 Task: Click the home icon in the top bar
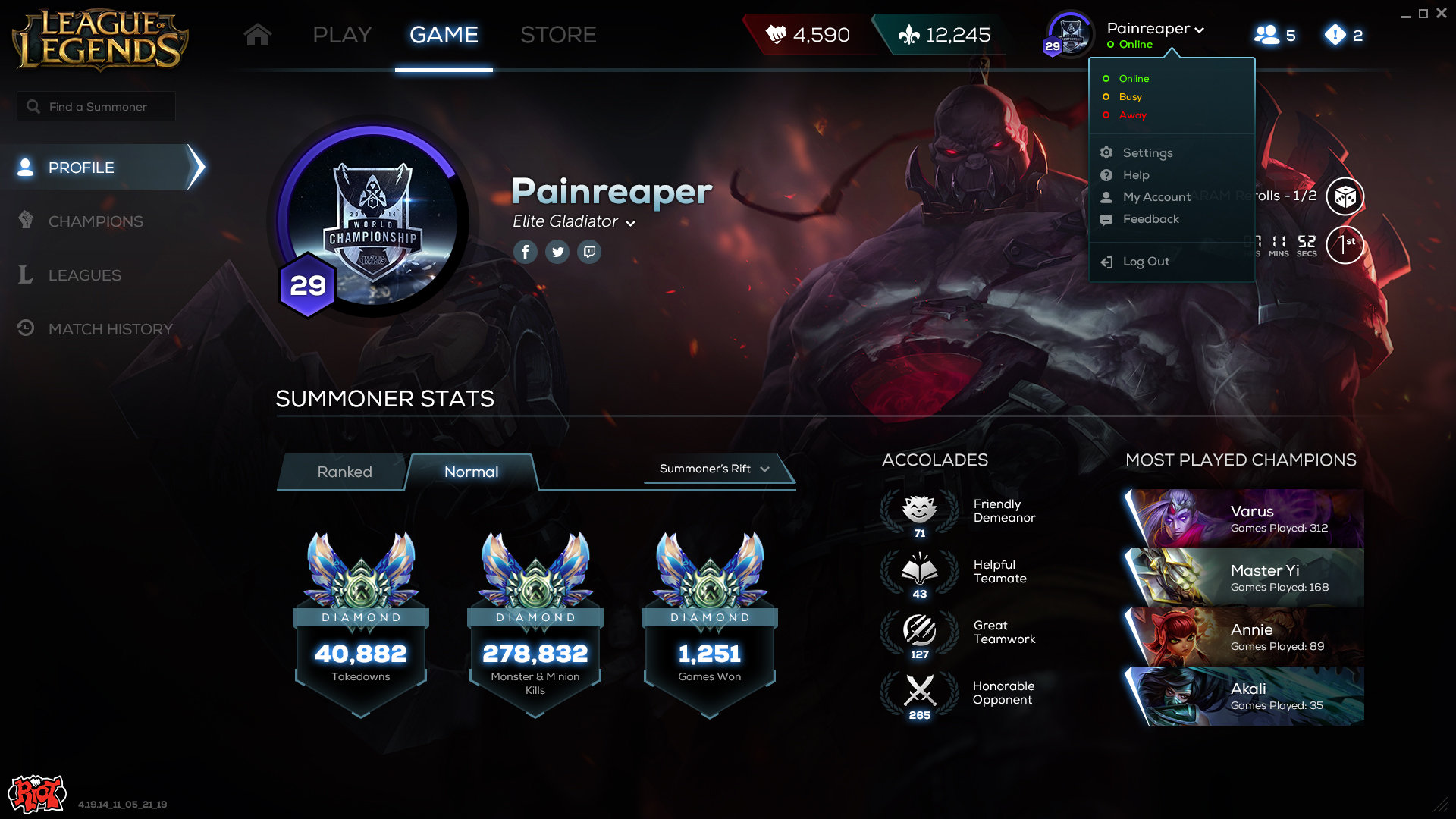(258, 35)
